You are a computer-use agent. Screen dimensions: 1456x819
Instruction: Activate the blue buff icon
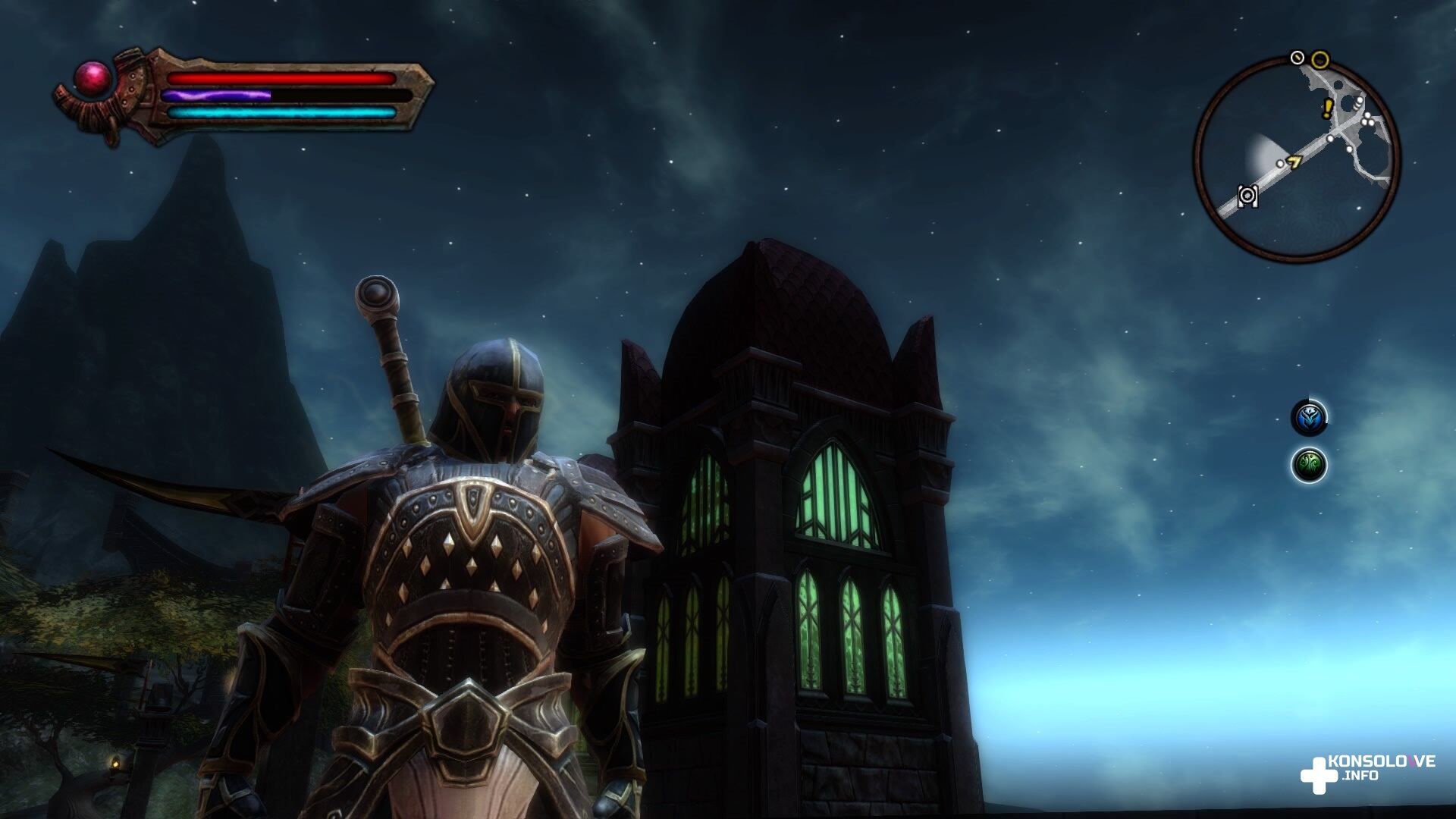(1309, 417)
